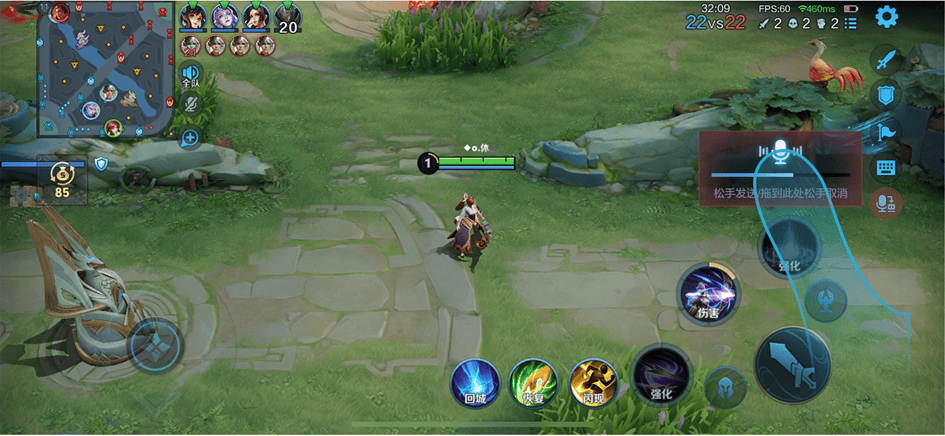The image size is (945, 436).
Task: Send the sword attack signal
Action: (885, 59)
